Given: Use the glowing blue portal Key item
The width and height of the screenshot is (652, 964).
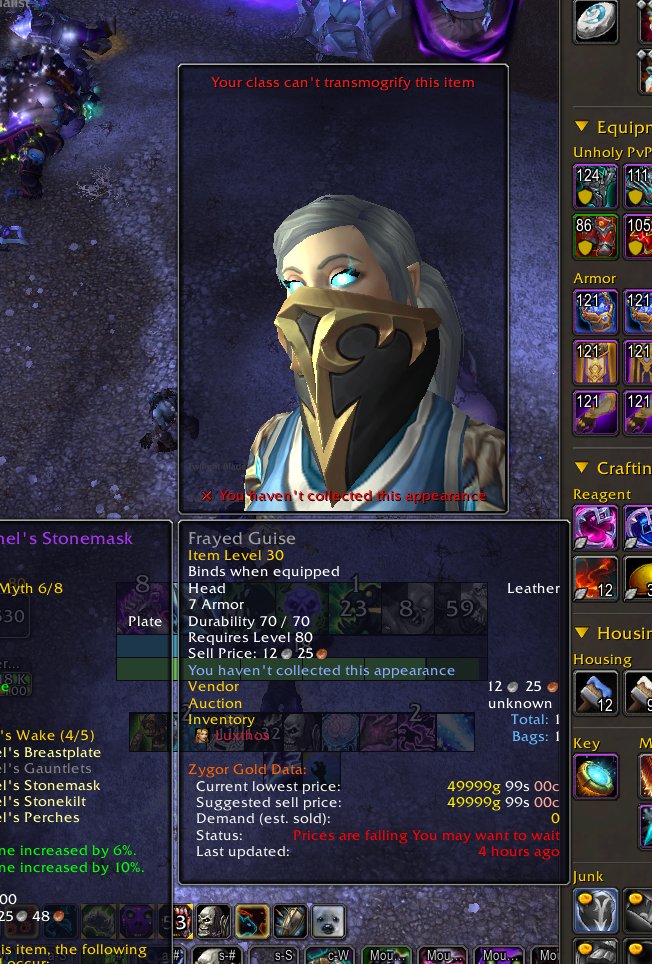Looking at the screenshot, I should click(594, 777).
